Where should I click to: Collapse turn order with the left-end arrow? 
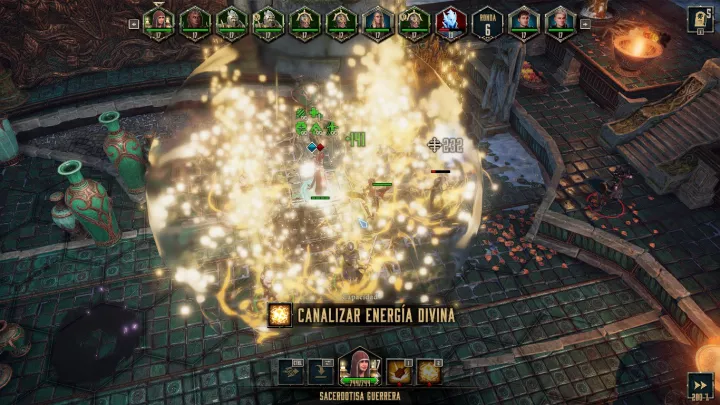[134, 22]
